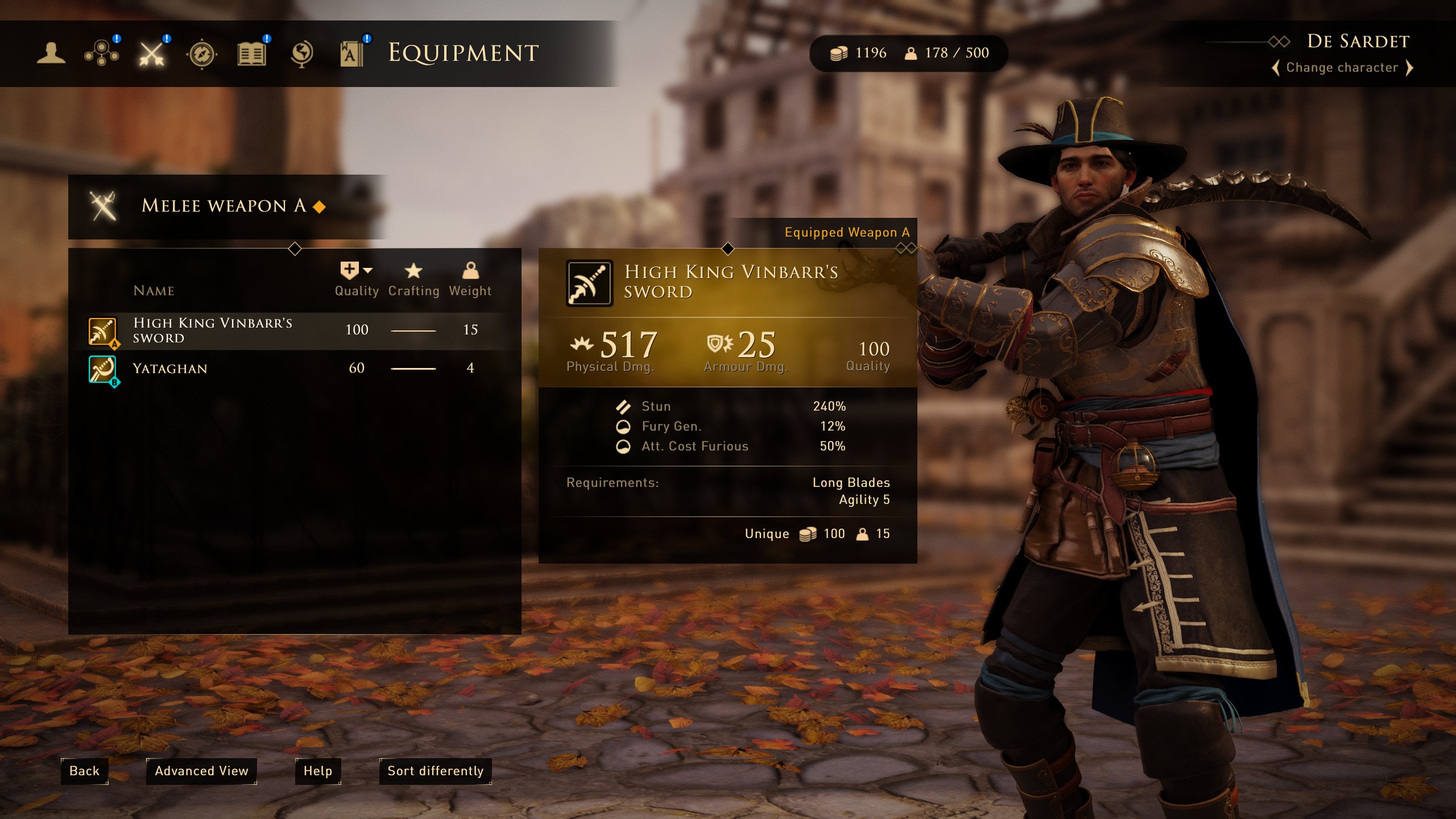The image size is (1456, 819).
Task: Open the codex lettered book tab
Action: (x=351, y=55)
